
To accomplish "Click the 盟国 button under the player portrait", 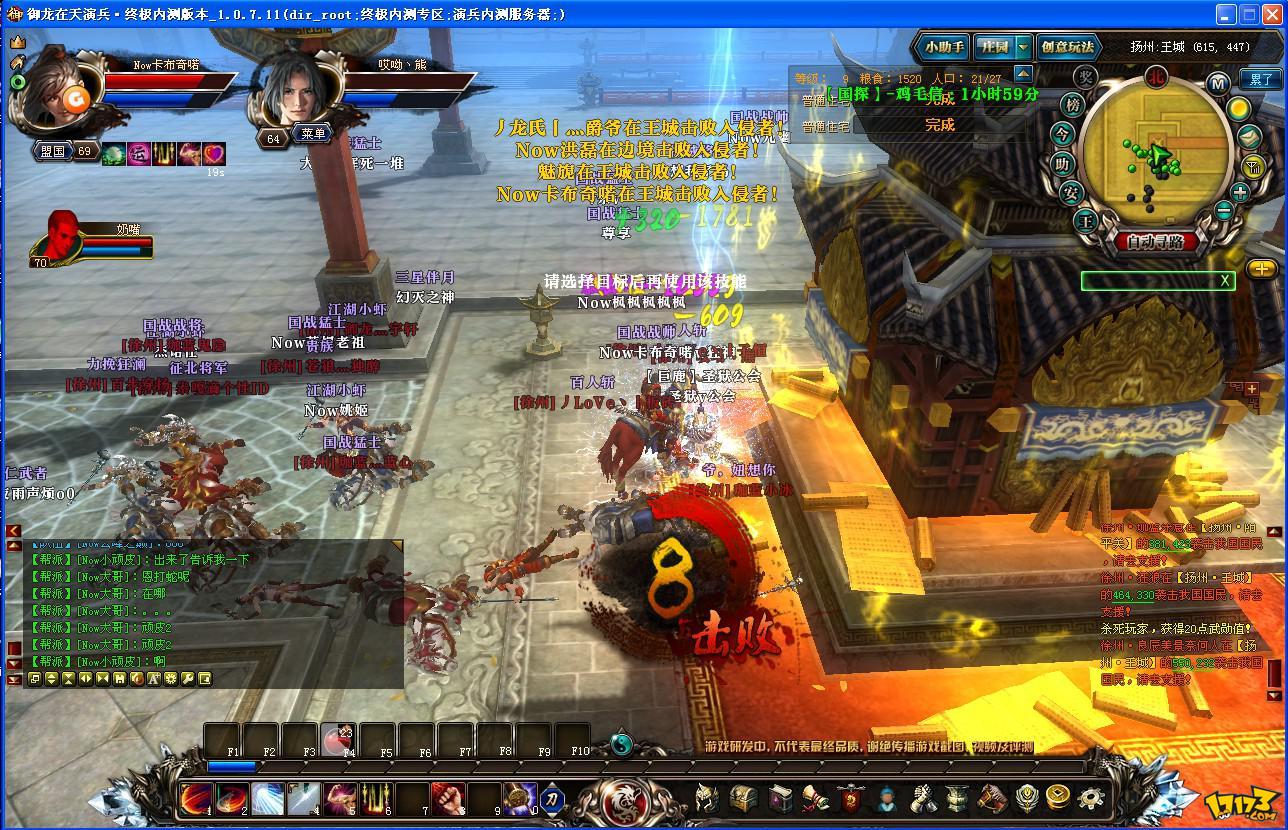I will pyautogui.click(x=52, y=152).
